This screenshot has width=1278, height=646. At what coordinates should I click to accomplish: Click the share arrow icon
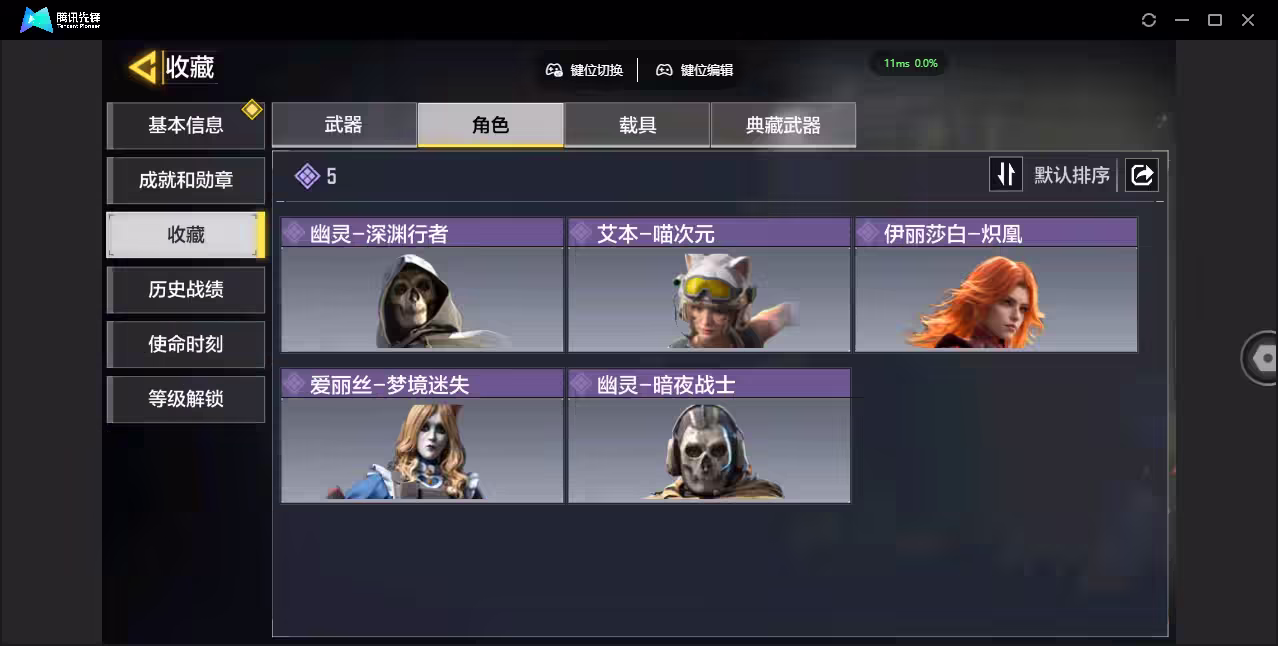[x=1141, y=175]
